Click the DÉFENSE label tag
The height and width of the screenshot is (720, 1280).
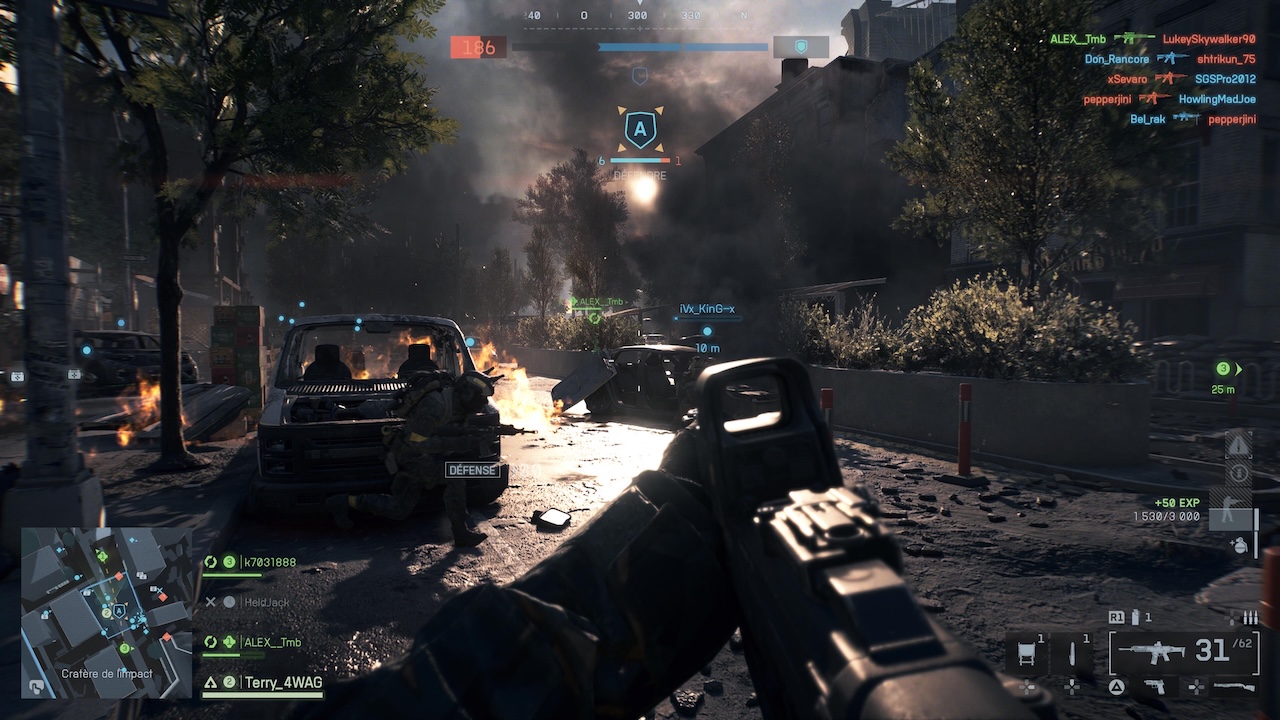tap(472, 470)
